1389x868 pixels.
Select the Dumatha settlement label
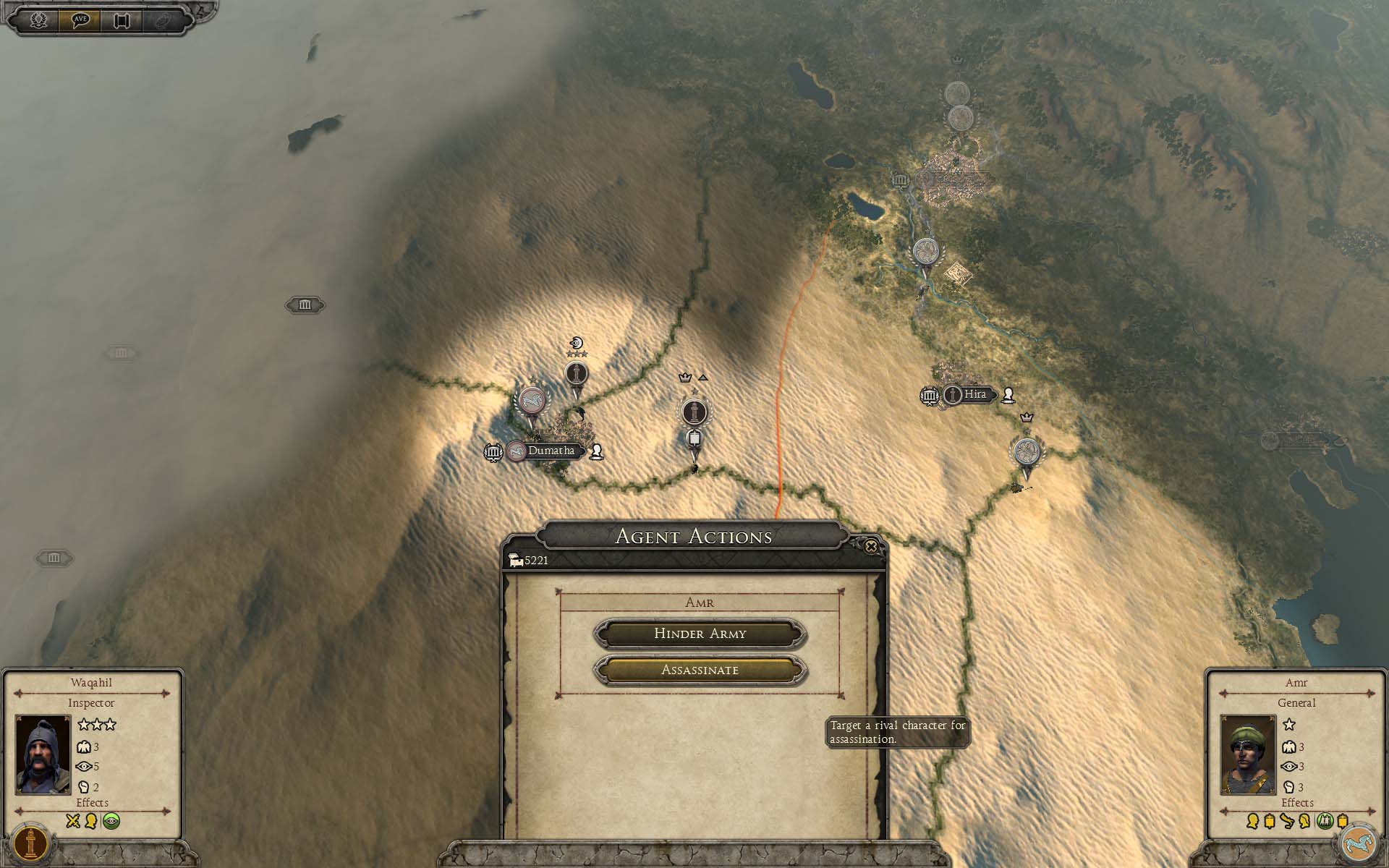(x=551, y=451)
